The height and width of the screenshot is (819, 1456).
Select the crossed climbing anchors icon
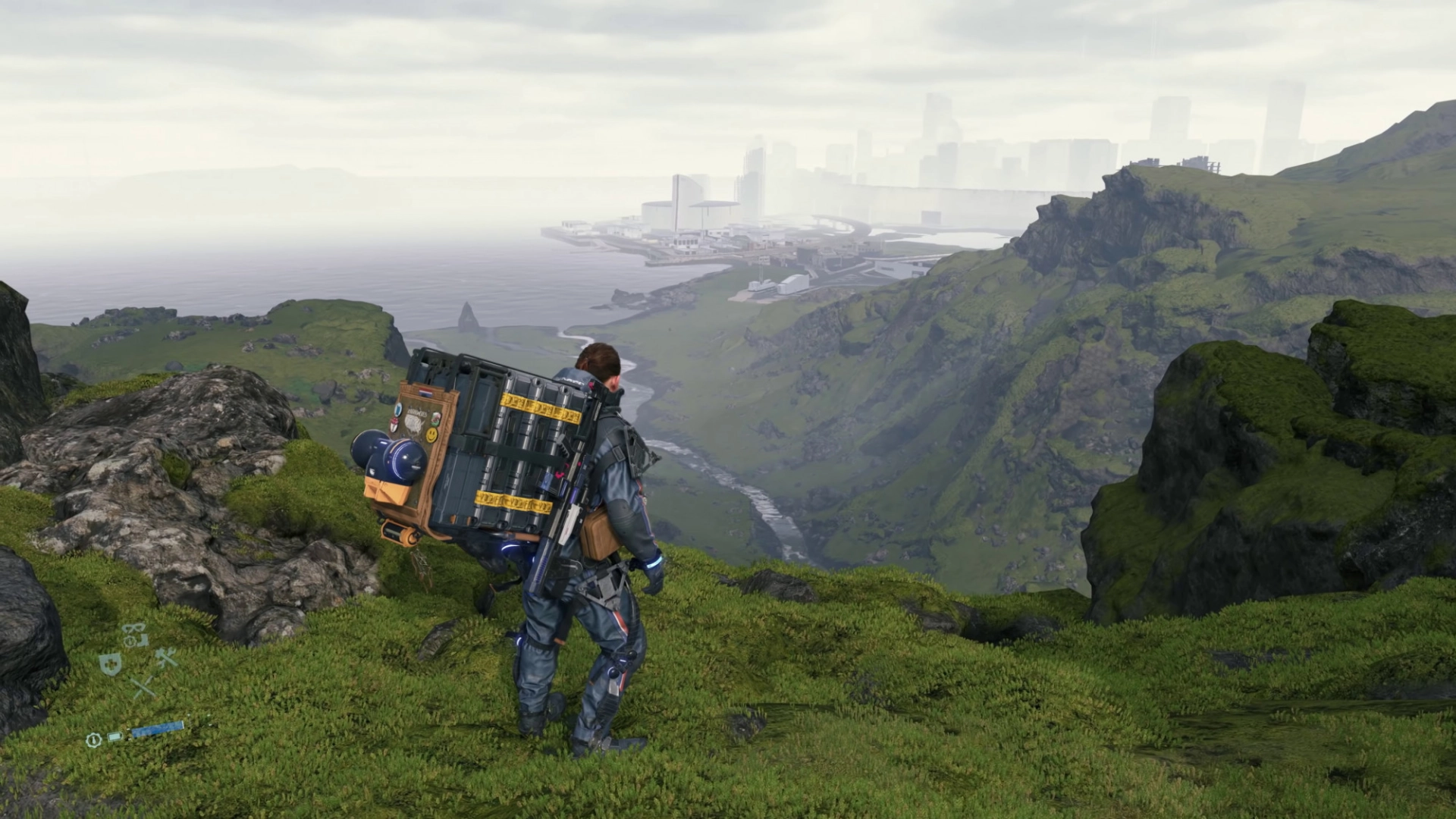coord(143,685)
